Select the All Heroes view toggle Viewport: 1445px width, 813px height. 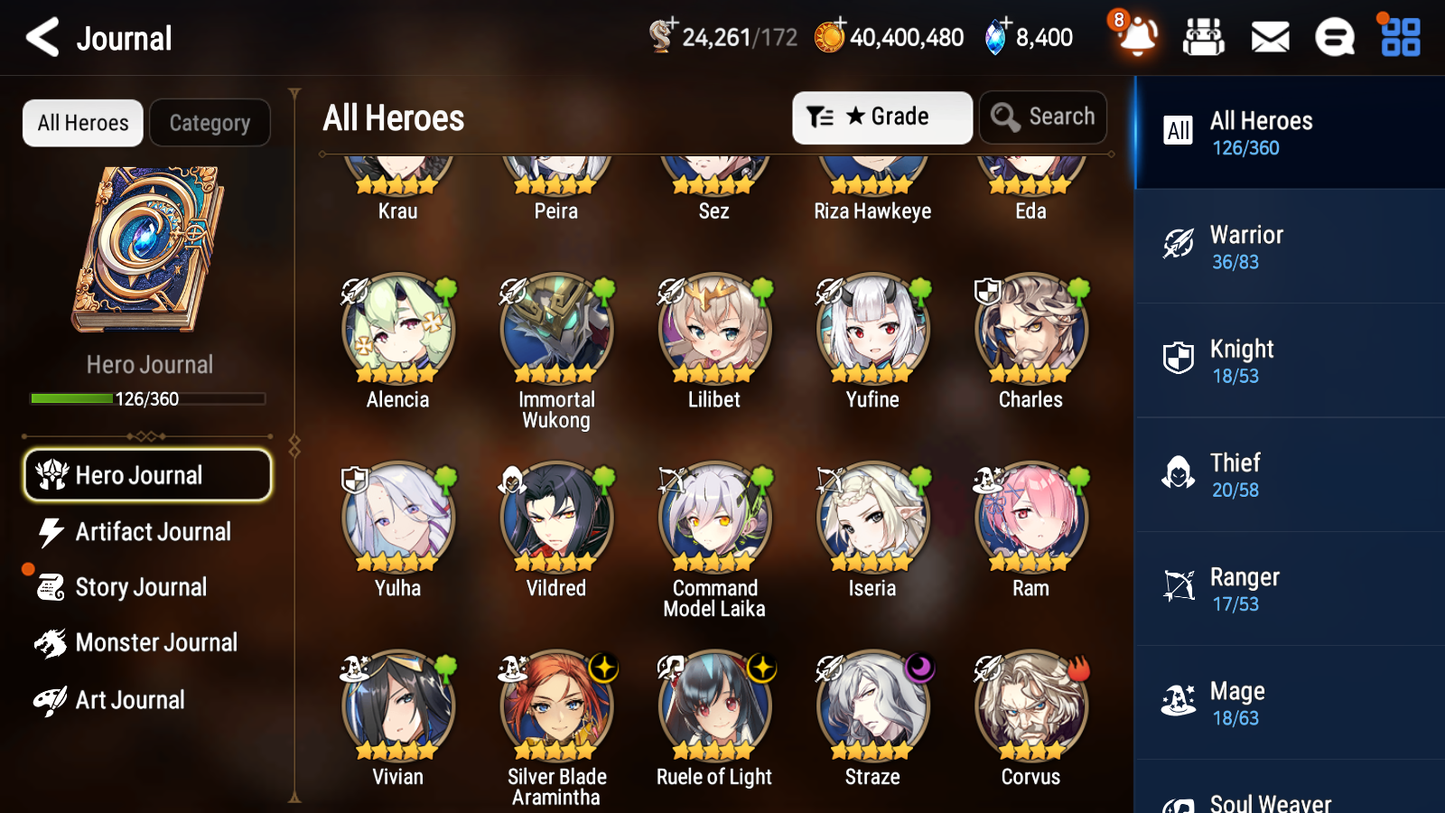(82, 122)
